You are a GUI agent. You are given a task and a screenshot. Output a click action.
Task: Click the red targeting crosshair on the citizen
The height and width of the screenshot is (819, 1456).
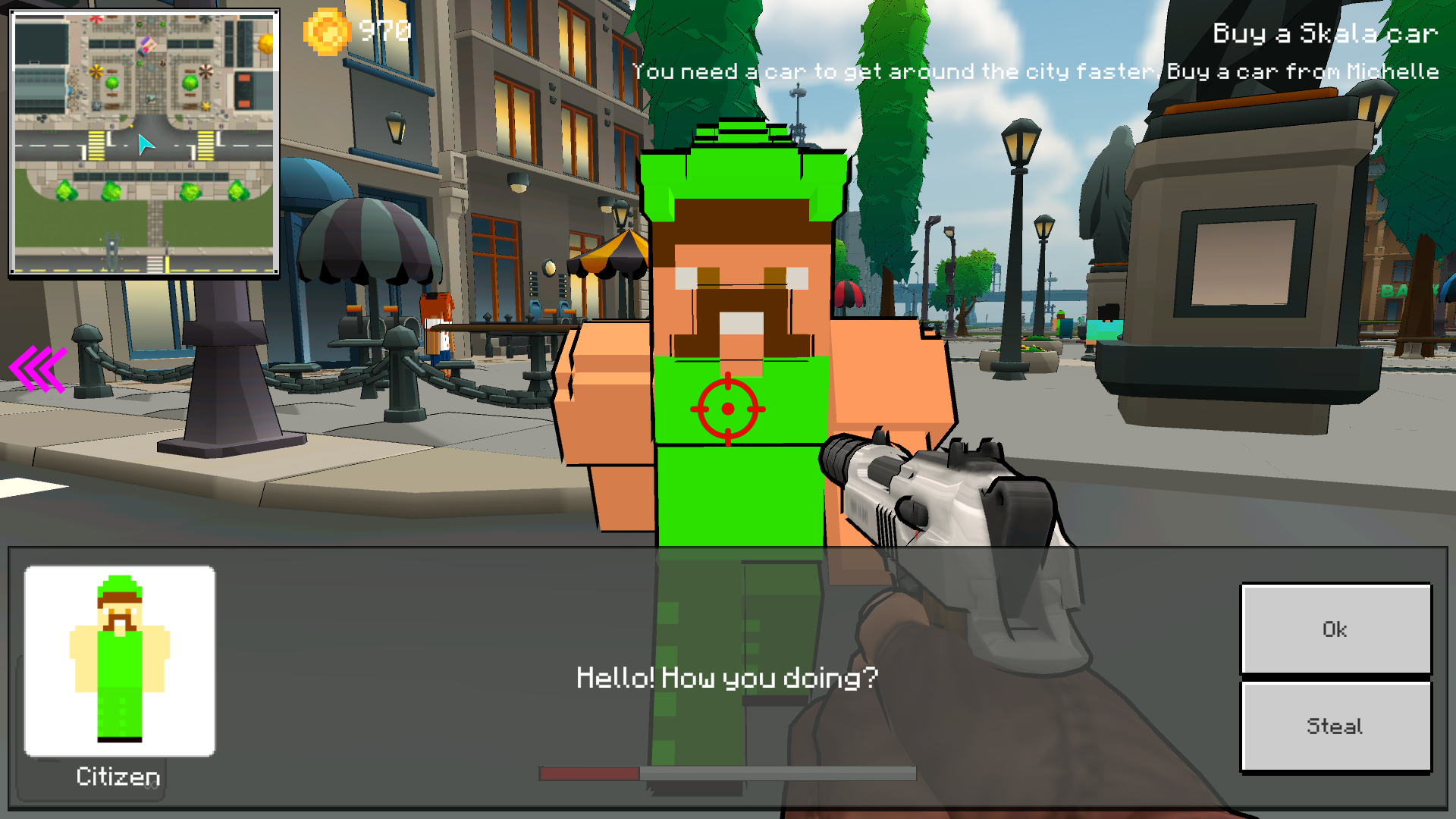(x=730, y=408)
